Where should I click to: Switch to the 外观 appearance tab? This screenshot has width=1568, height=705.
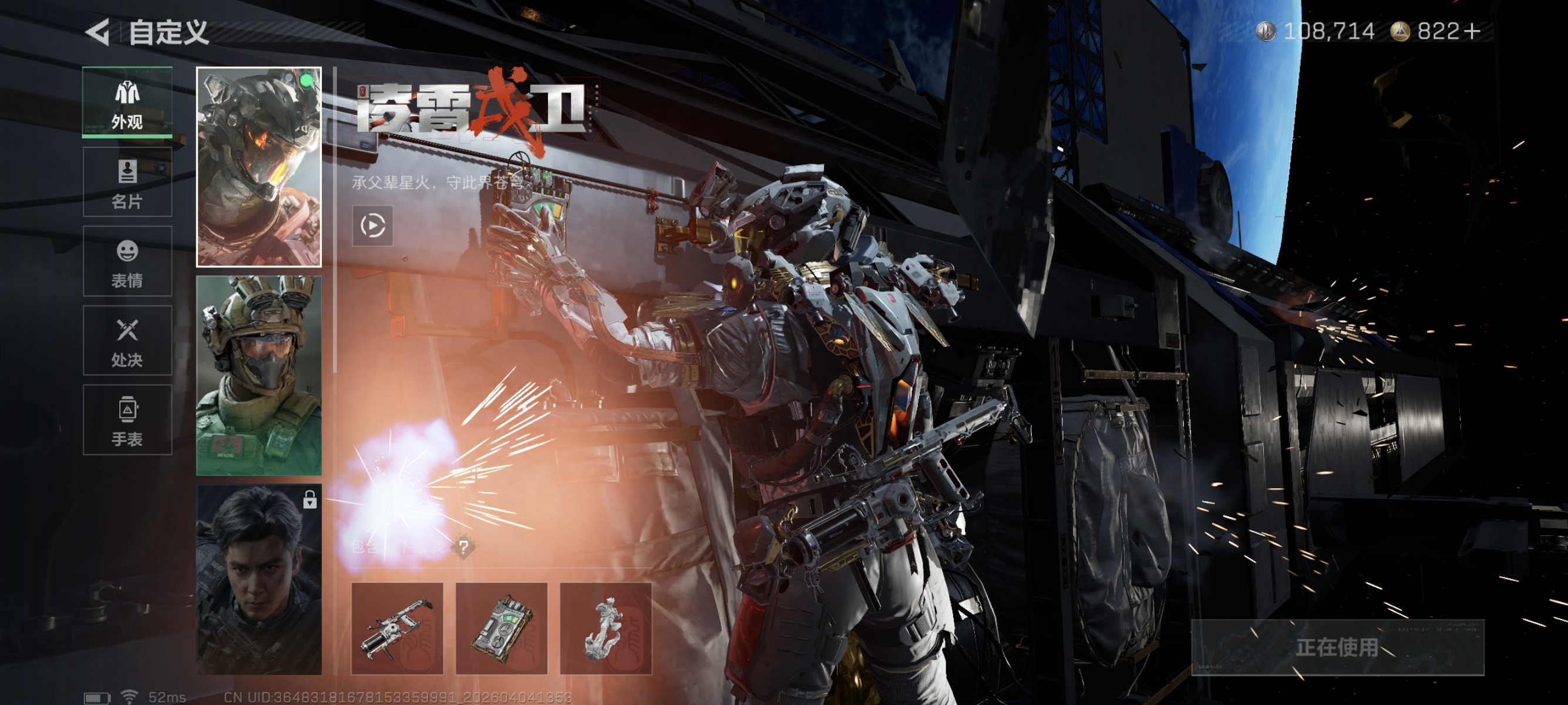click(x=127, y=102)
